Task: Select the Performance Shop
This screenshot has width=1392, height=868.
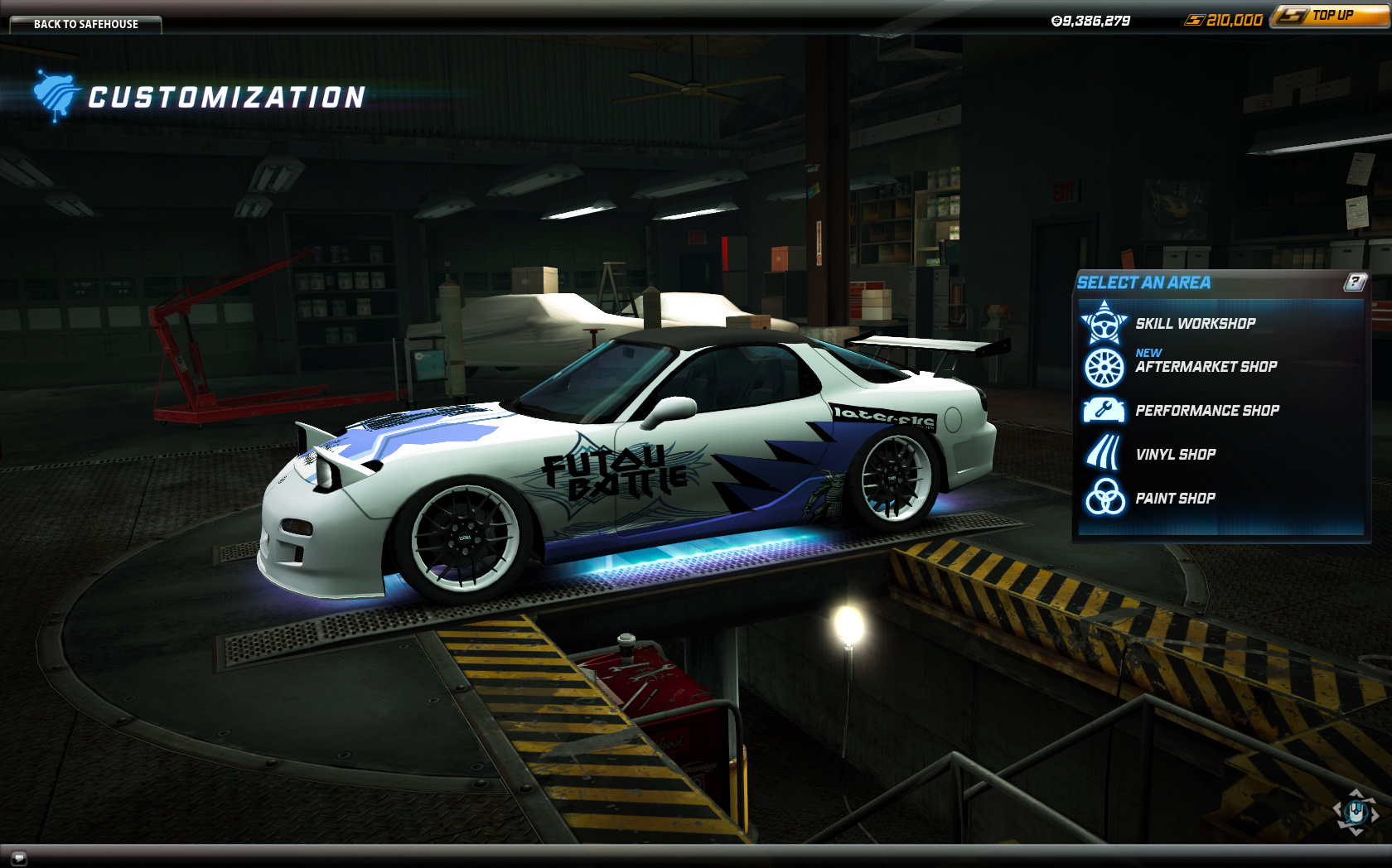Action: [1206, 411]
